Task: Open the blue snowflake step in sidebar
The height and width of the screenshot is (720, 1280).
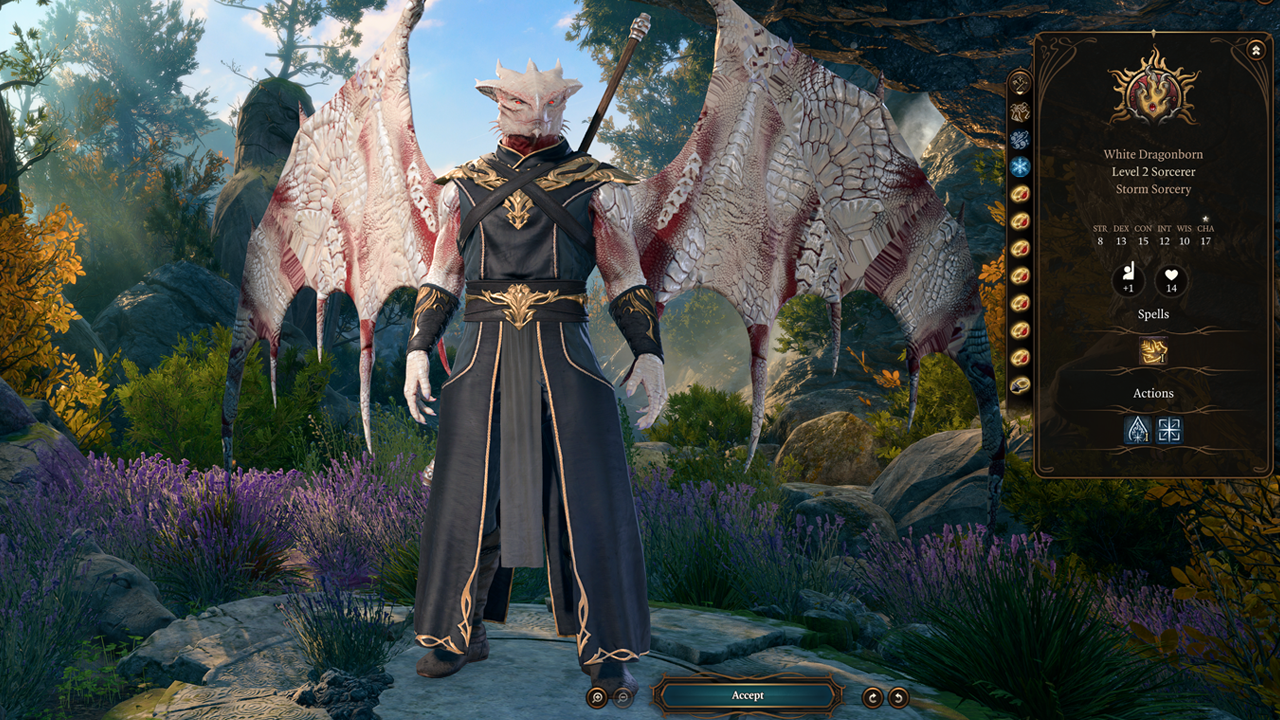Action: pos(1020,167)
